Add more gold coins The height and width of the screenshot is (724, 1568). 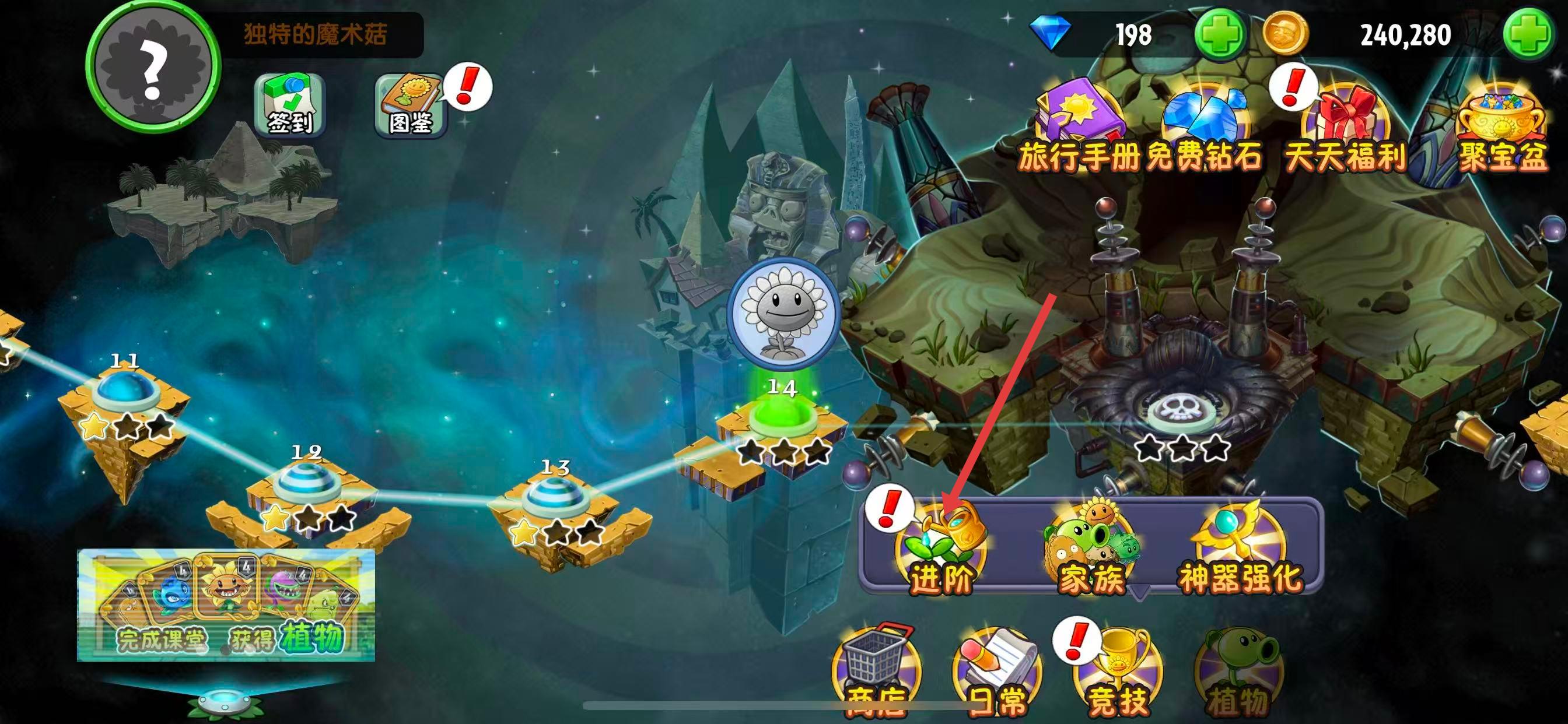coord(1527,34)
